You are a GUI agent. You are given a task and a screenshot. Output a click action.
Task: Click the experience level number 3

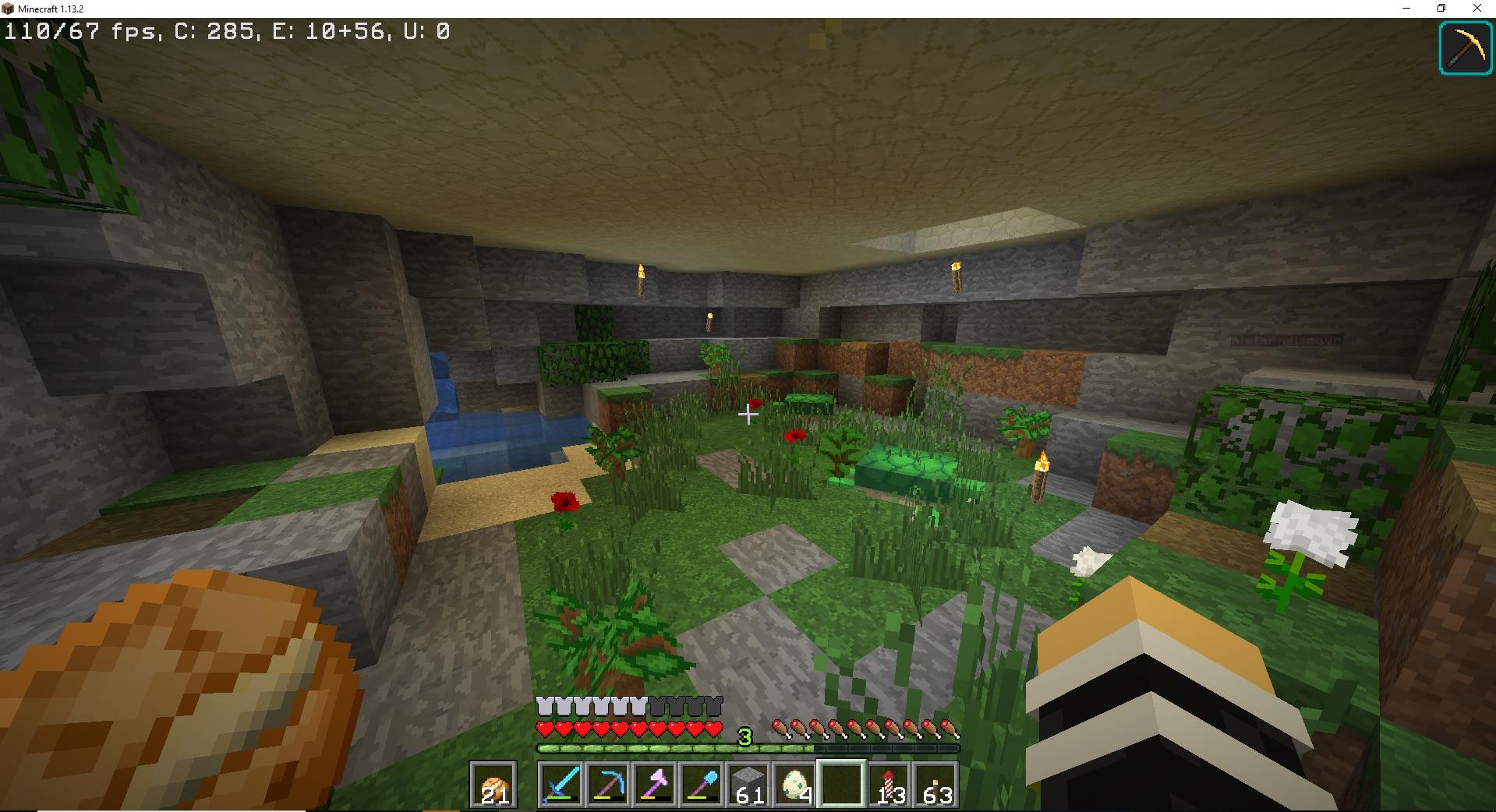pyautogui.click(x=744, y=736)
